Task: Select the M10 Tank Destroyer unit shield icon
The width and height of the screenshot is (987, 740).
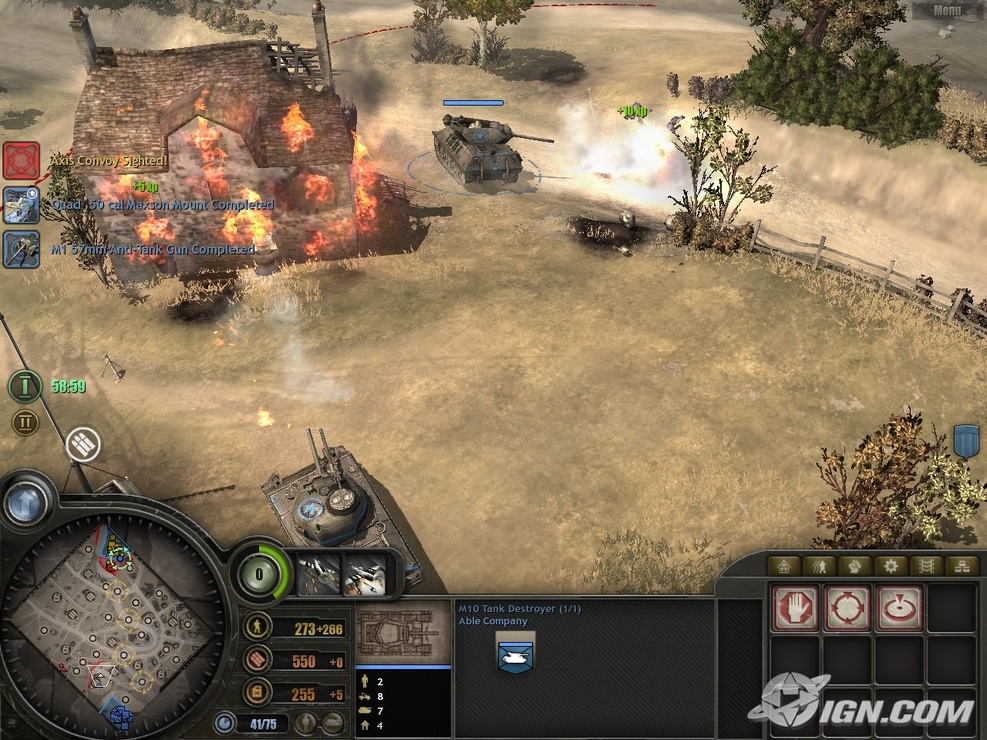Action: pyautogui.click(x=515, y=655)
